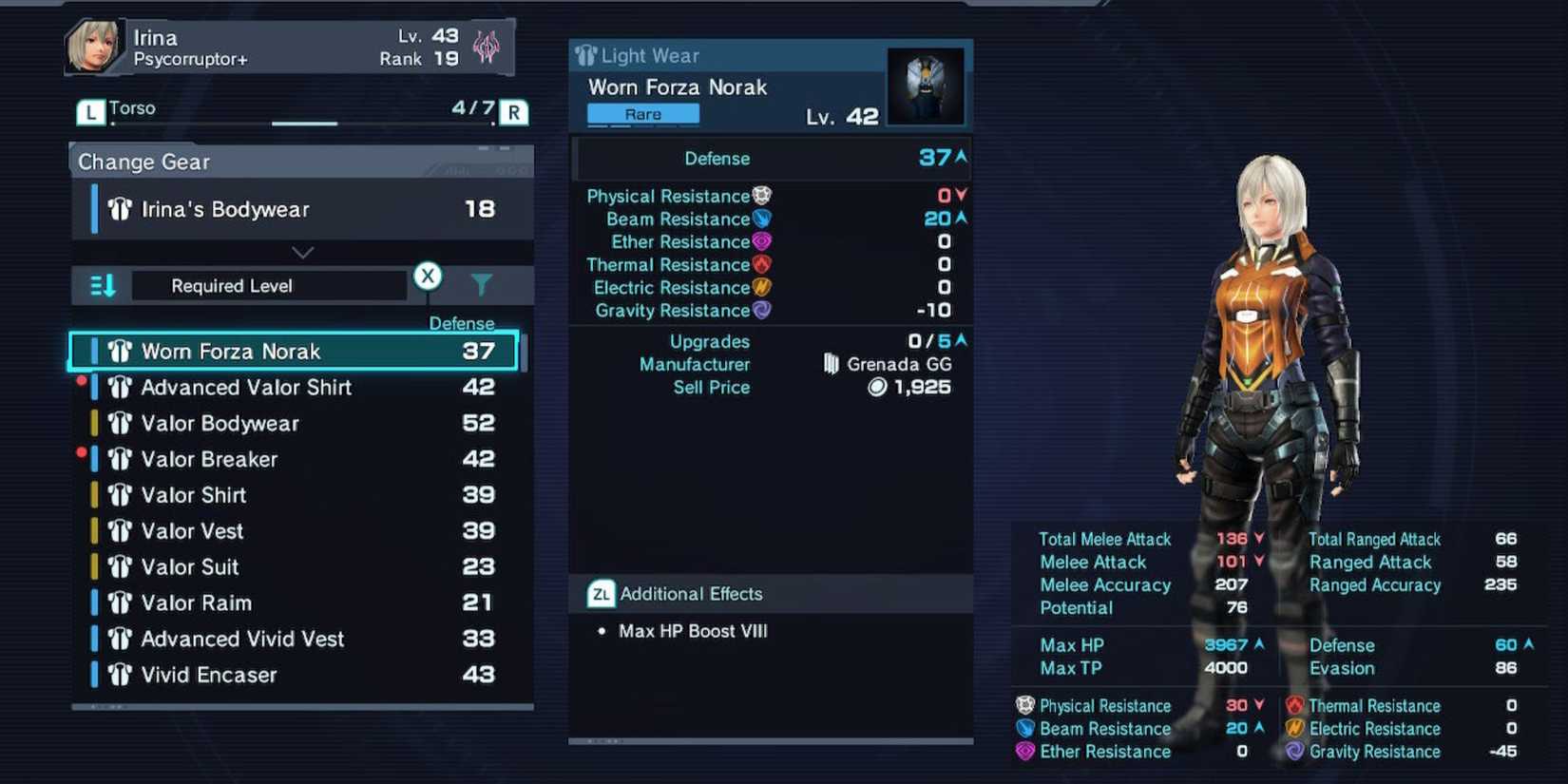This screenshot has width=1568, height=784.
Task: Click the Gravity Resistance swirl icon
Action: (761, 310)
